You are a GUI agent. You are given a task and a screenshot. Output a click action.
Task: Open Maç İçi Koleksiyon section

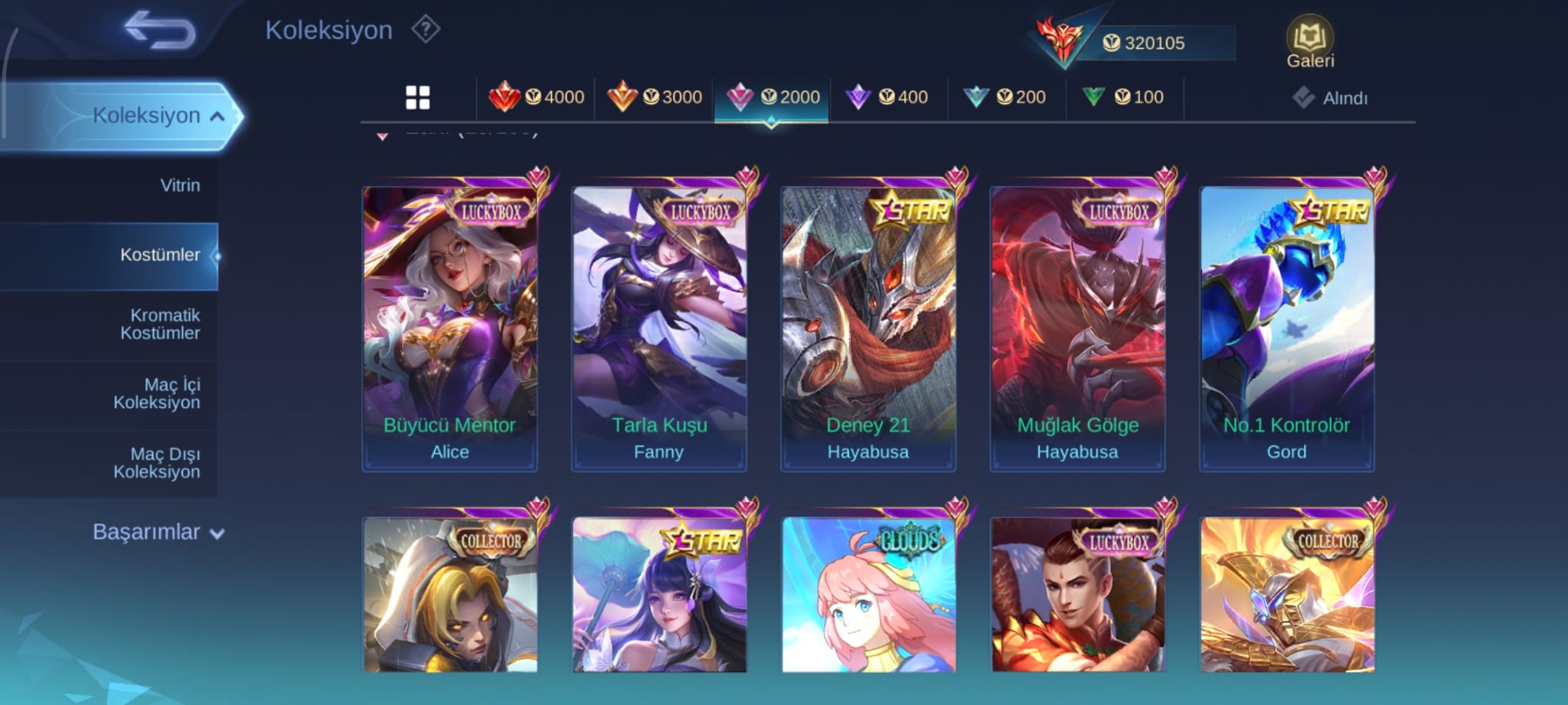[x=157, y=393]
